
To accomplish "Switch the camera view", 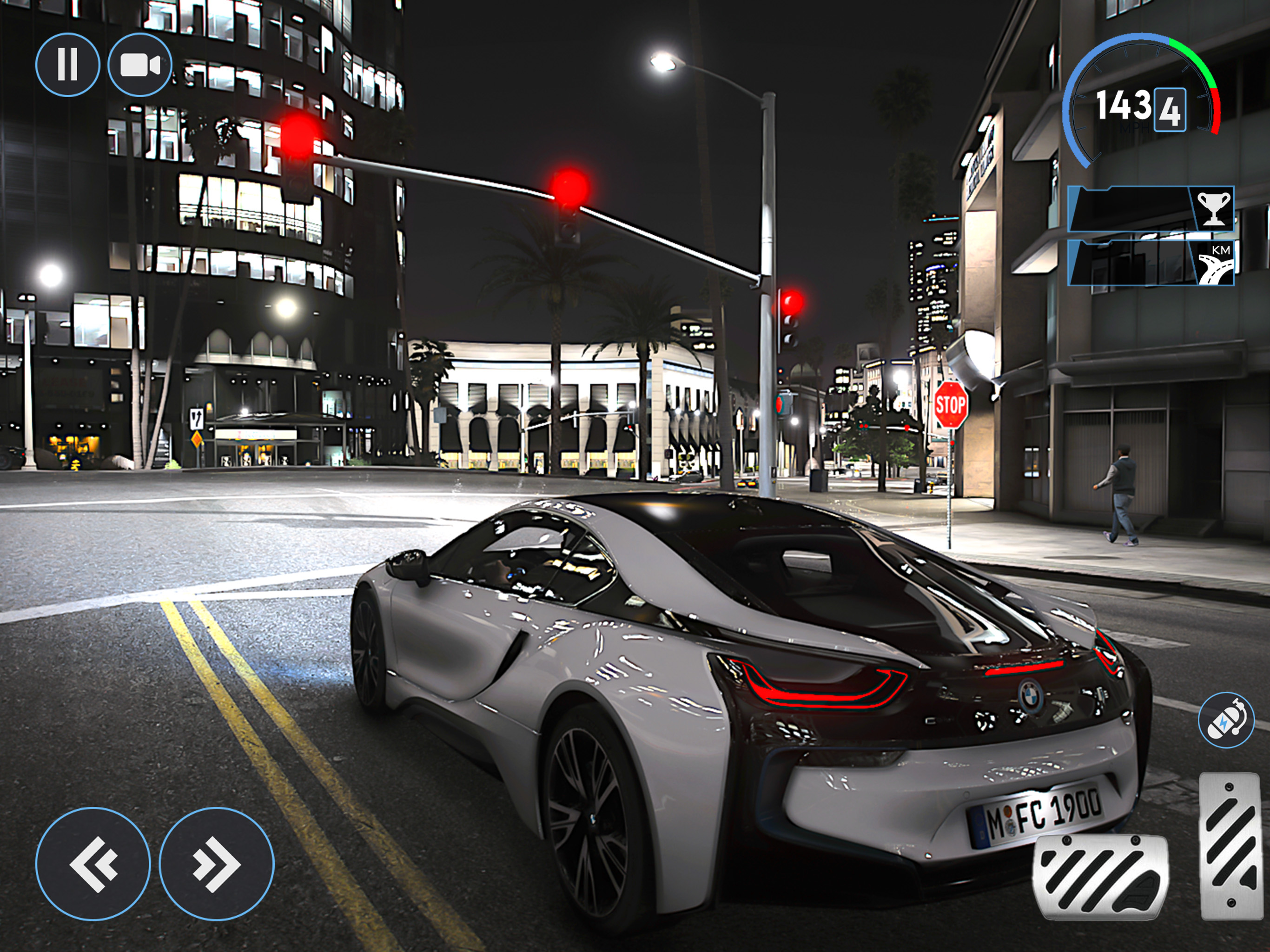I will 139,64.
